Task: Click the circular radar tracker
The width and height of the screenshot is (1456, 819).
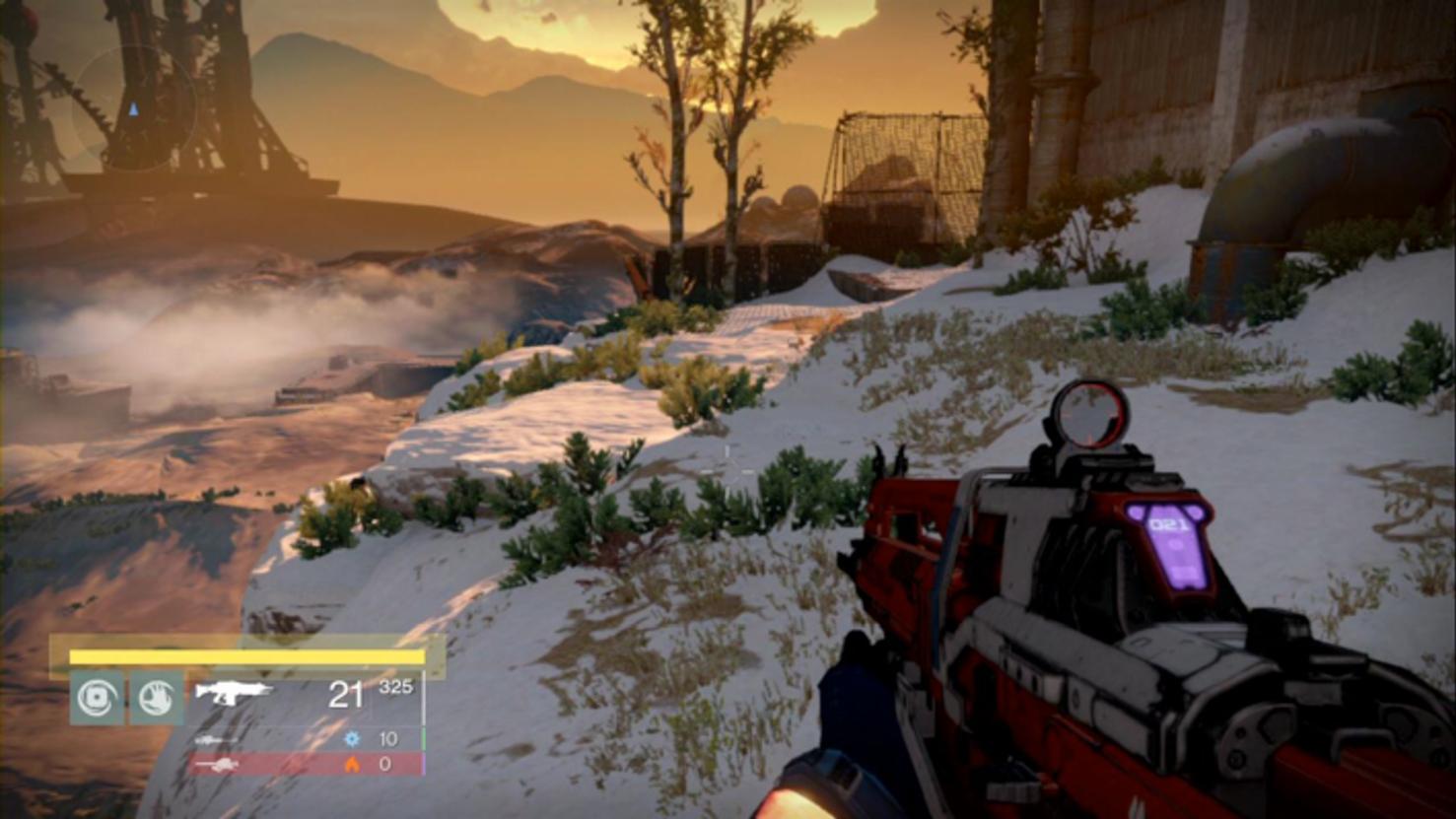Action: [x=133, y=108]
